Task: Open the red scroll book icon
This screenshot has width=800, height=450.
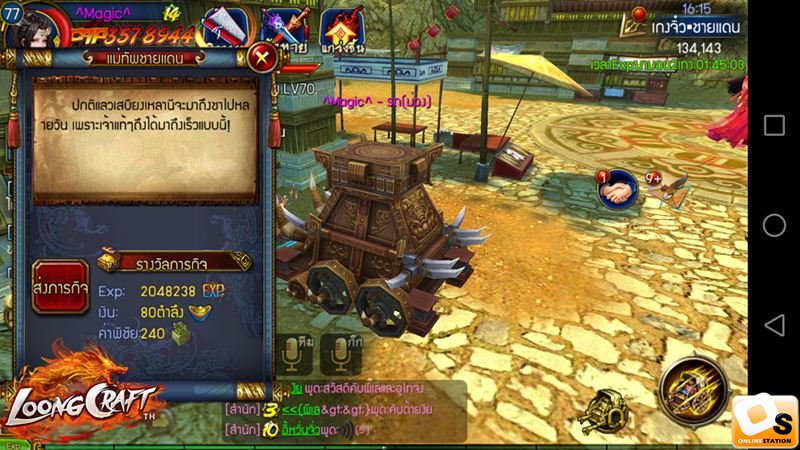Action: pos(226,27)
